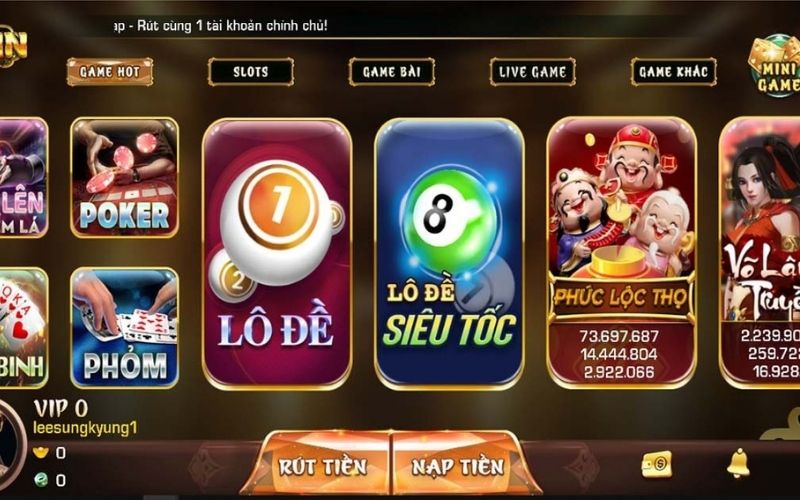Start Lô Đề Siêu Tốc game
The image size is (800, 500).
pyautogui.click(x=449, y=253)
